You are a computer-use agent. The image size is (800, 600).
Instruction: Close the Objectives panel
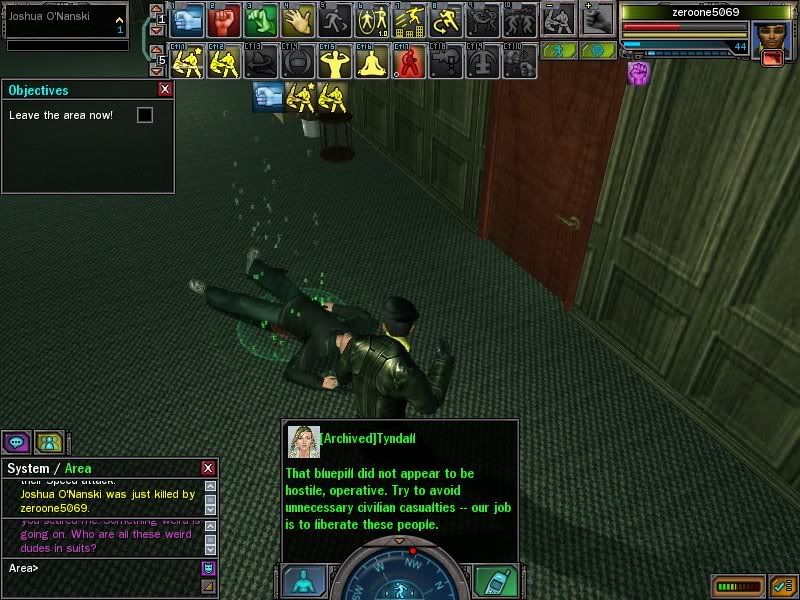[x=165, y=89]
